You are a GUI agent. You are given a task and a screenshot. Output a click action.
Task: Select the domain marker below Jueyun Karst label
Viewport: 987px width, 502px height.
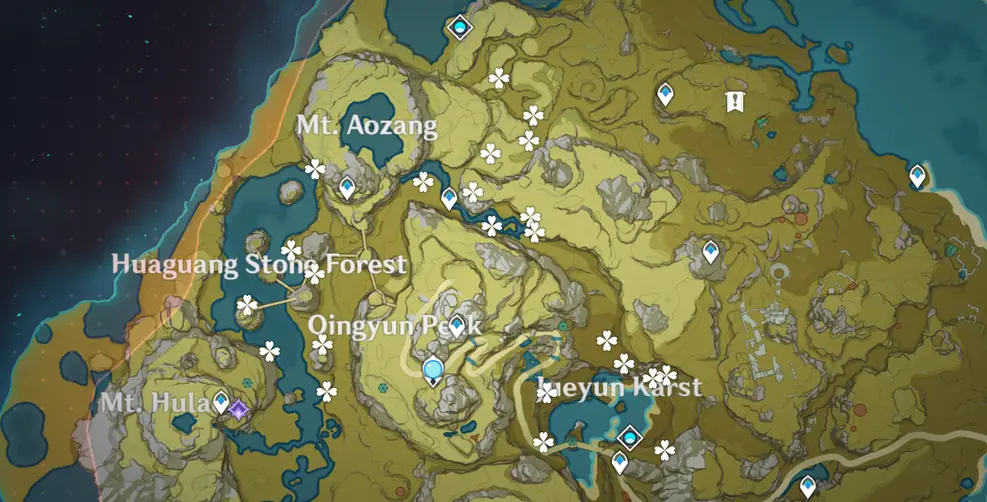coord(630,436)
